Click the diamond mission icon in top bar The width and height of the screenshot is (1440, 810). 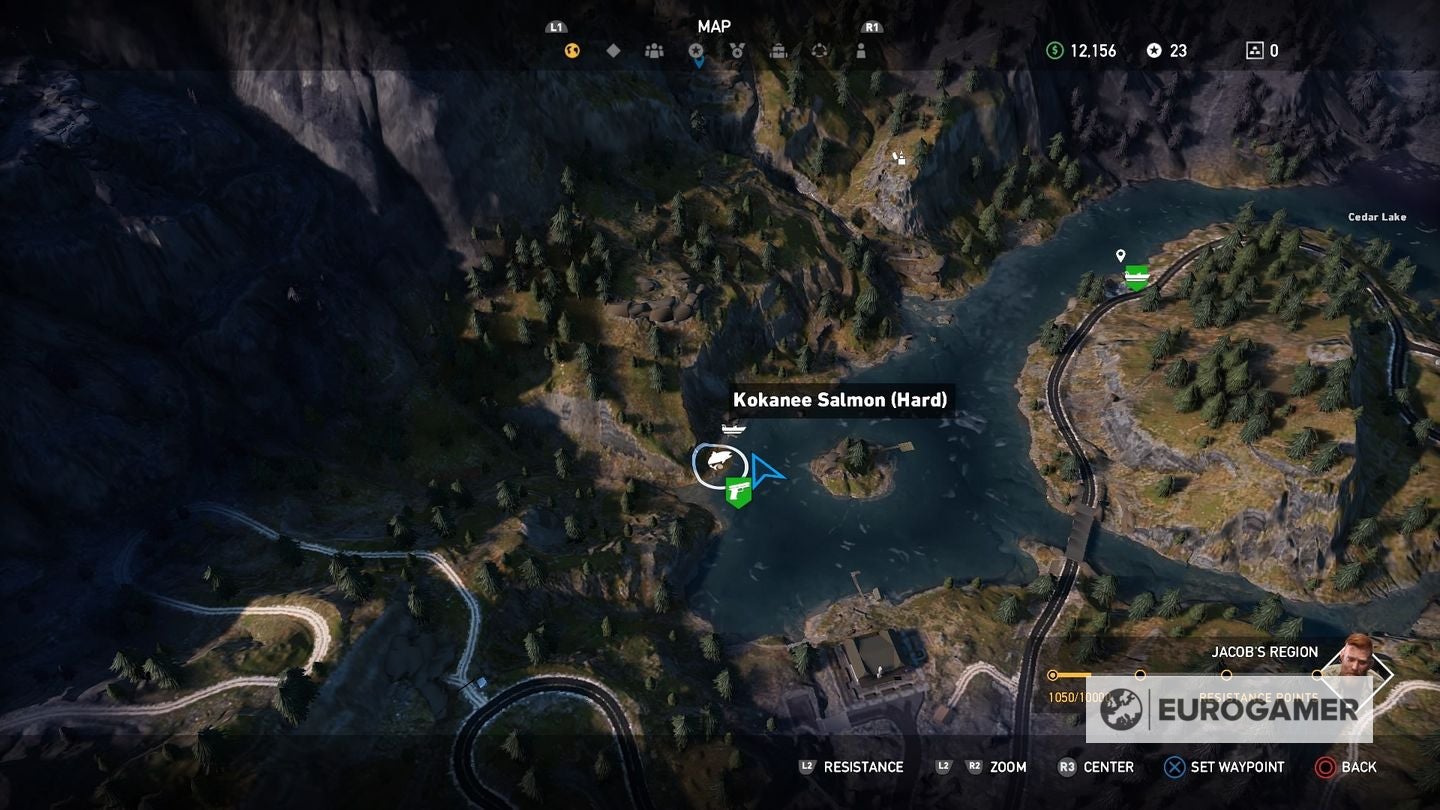tap(613, 50)
